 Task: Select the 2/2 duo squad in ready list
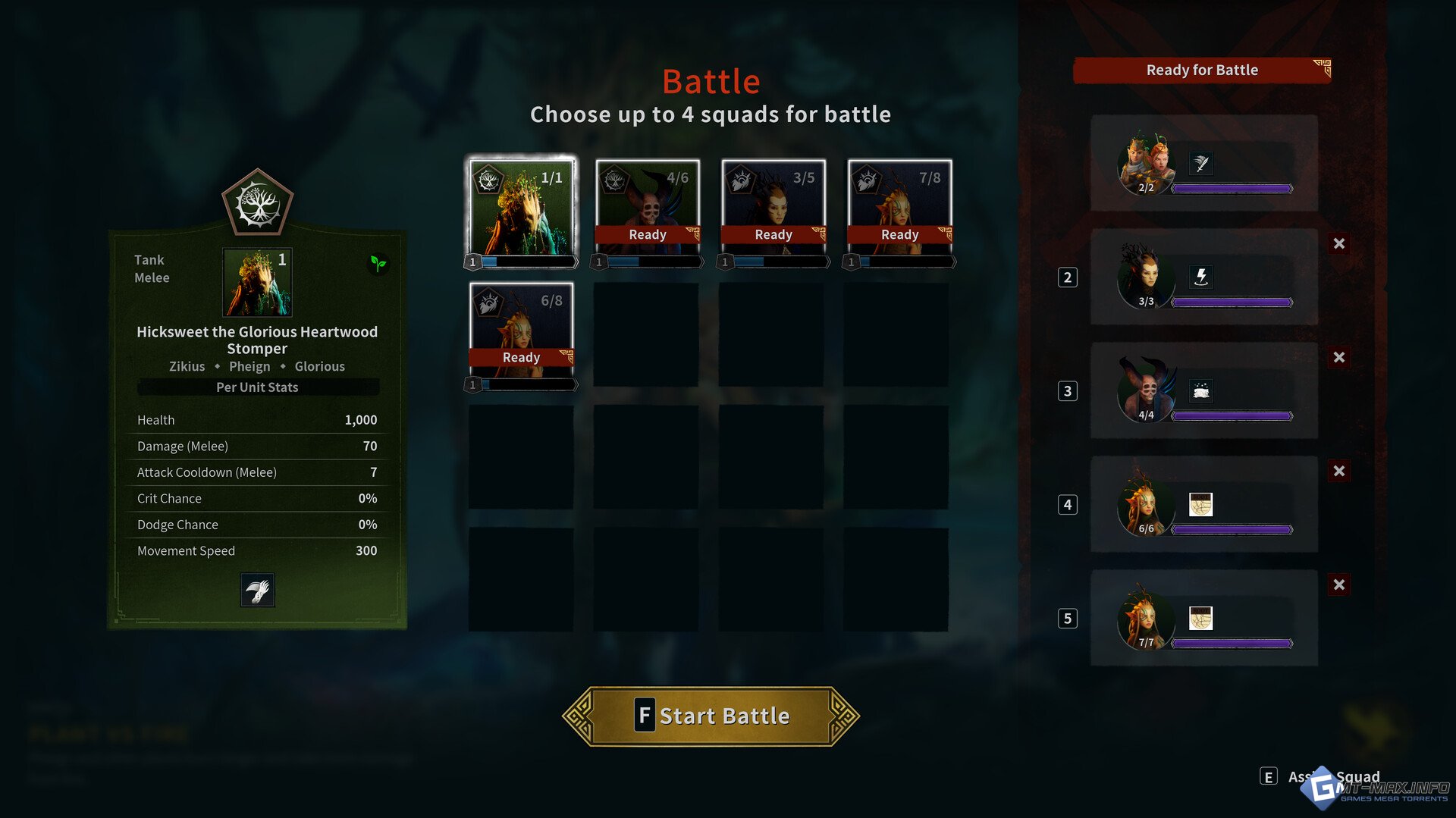[1203, 163]
